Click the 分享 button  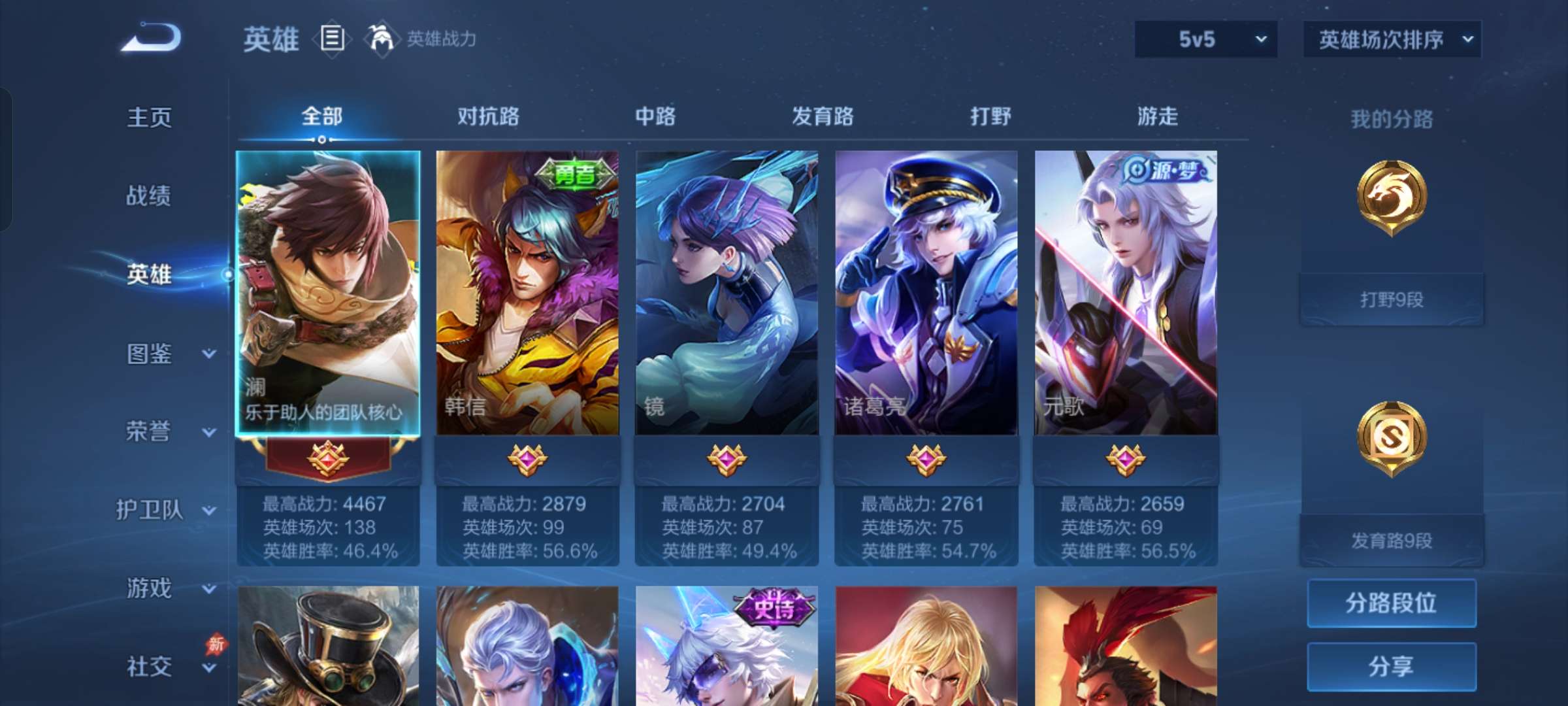tap(1391, 665)
